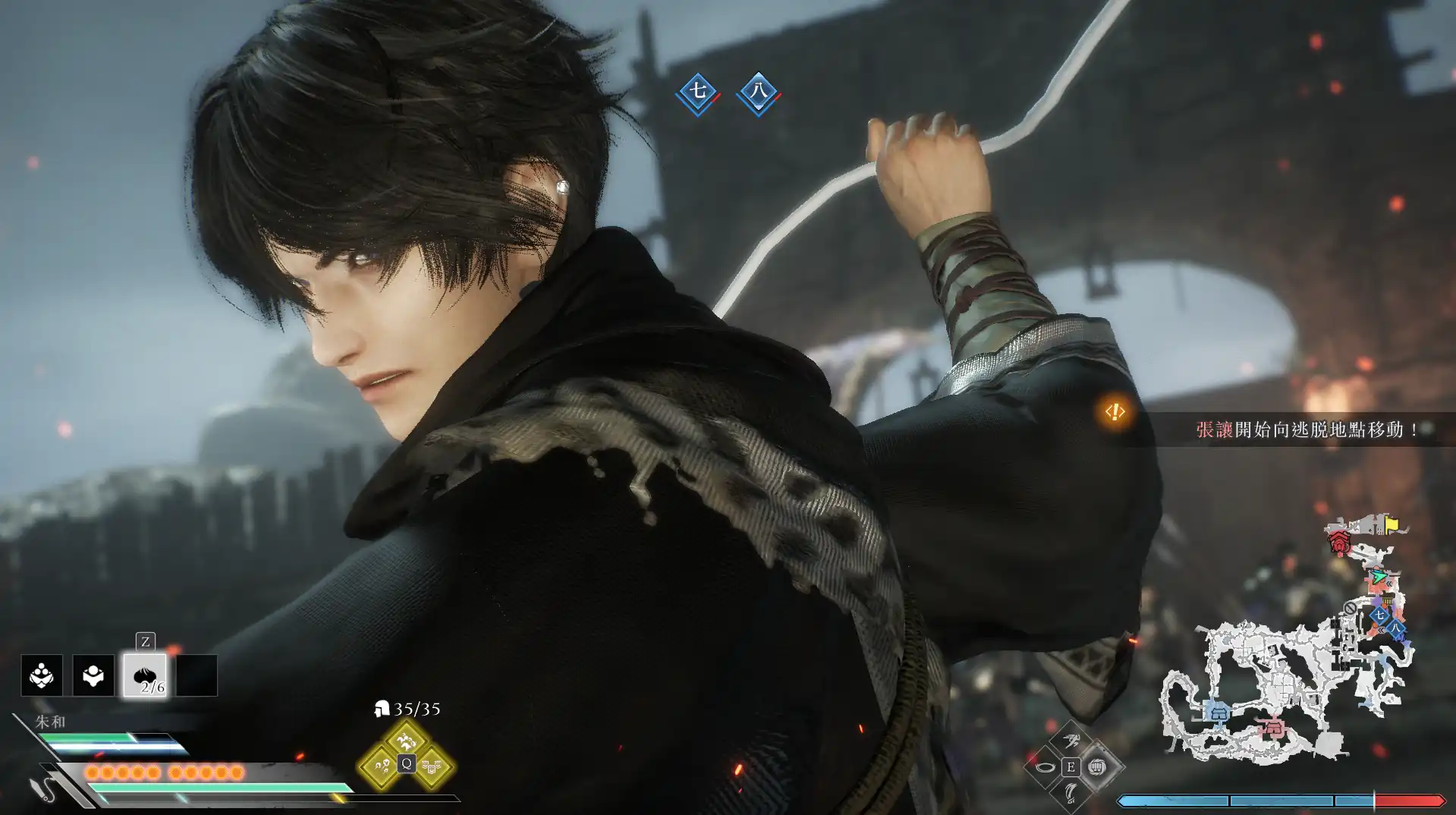
Task: Trigger the ring-shaped battle art
Action: coord(1046,767)
